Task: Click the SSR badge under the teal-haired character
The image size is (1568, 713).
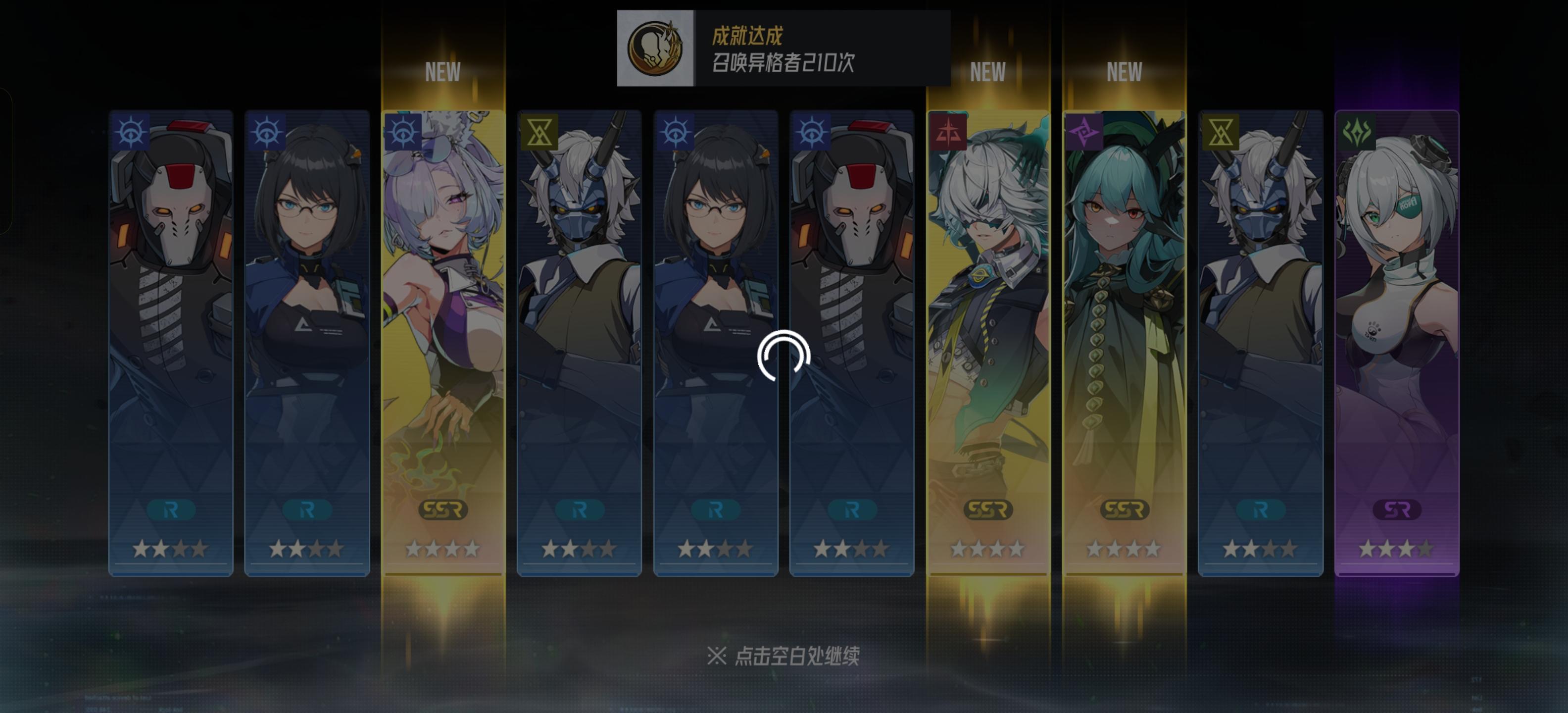Action: [1125, 511]
